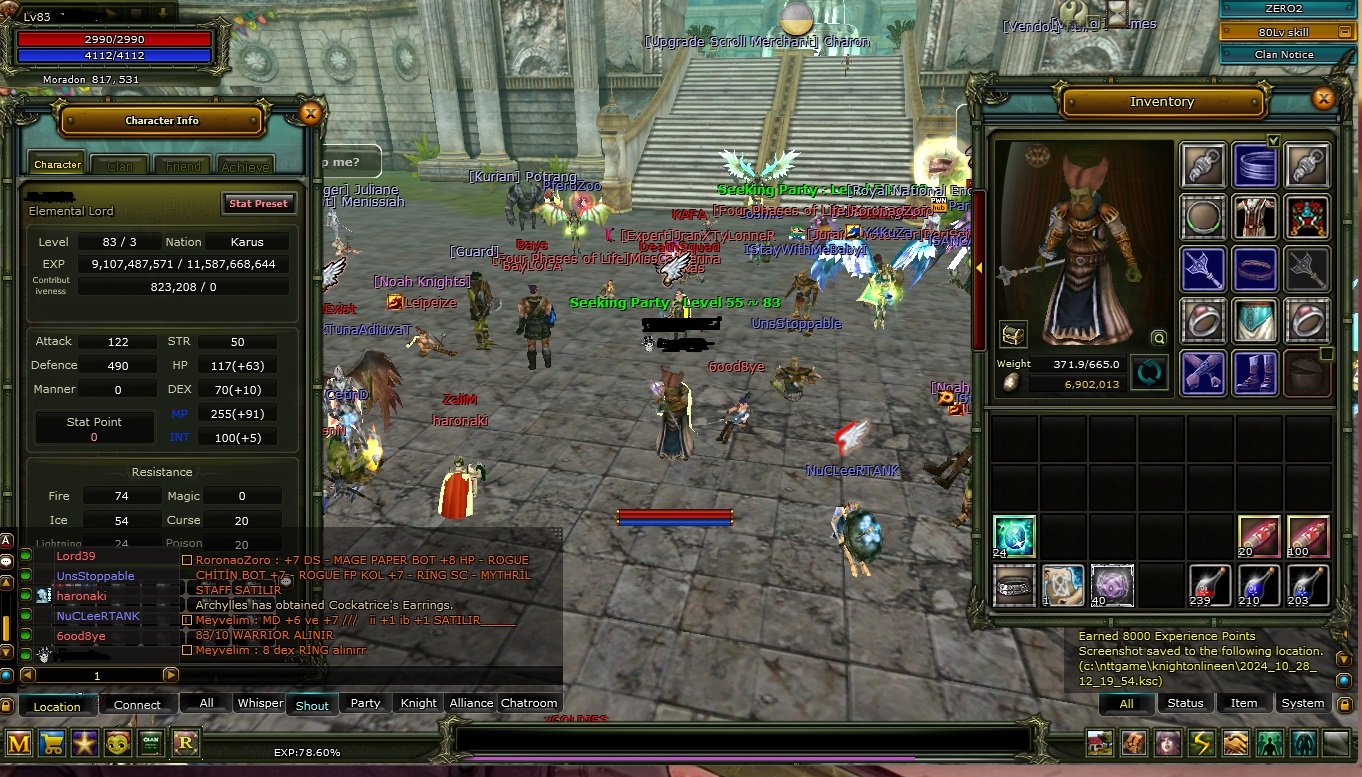Screen dimensions: 1362x777
Task: Click the M icon at bottom-left corner
Action: pyautogui.click(x=18, y=743)
